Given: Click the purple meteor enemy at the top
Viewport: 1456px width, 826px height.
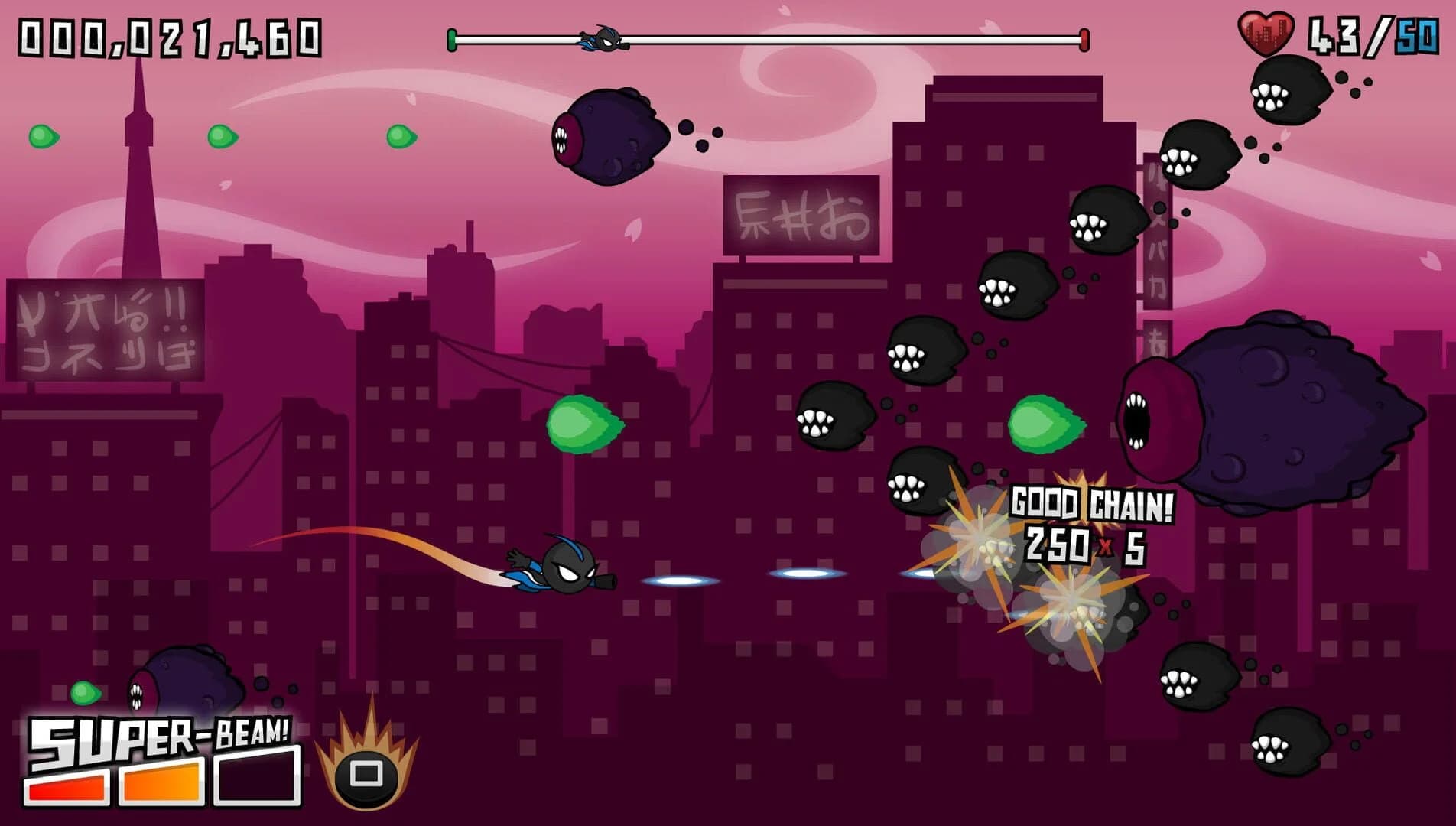Looking at the screenshot, I should click(x=612, y=138).
